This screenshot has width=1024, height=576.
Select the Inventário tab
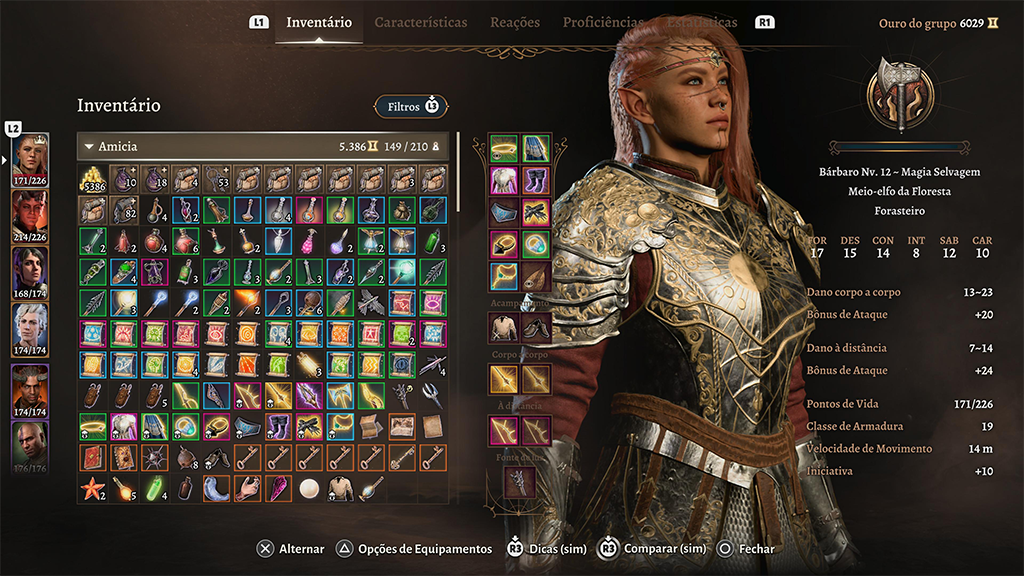319,22
